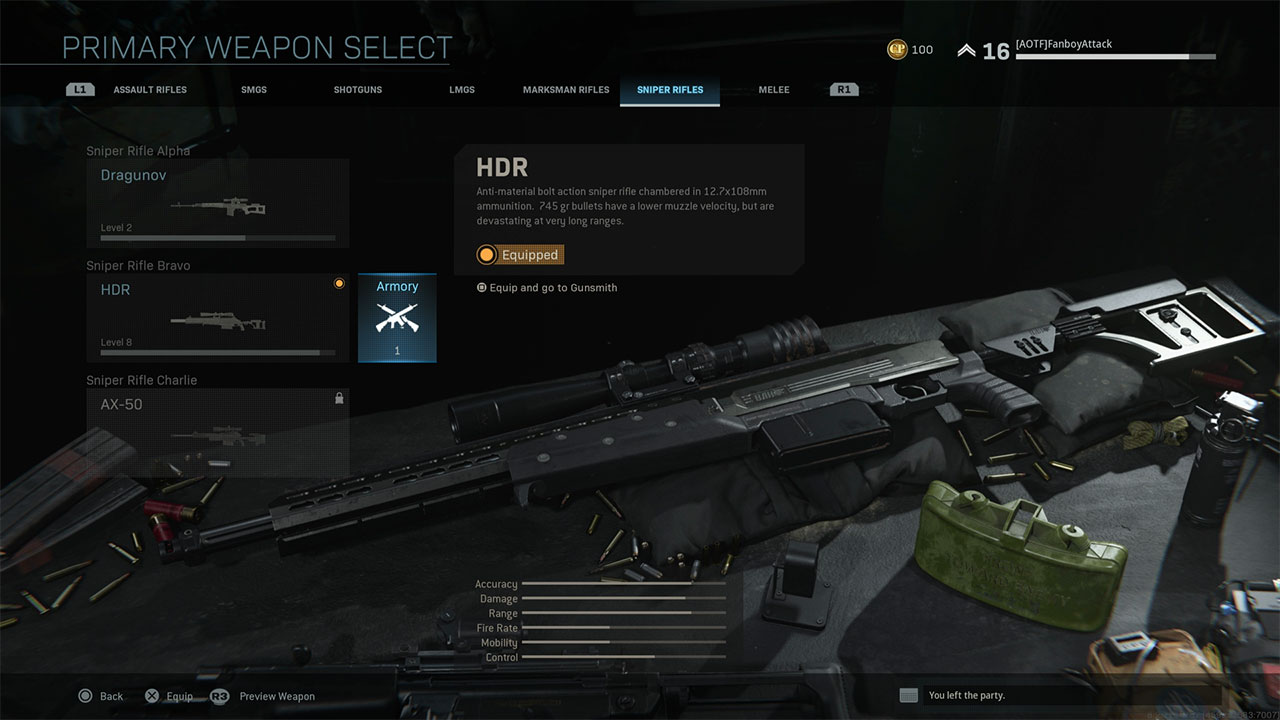Screen dimensions: 1280x720
Task: Click the Equipped button for HDR
Action: 520,255
